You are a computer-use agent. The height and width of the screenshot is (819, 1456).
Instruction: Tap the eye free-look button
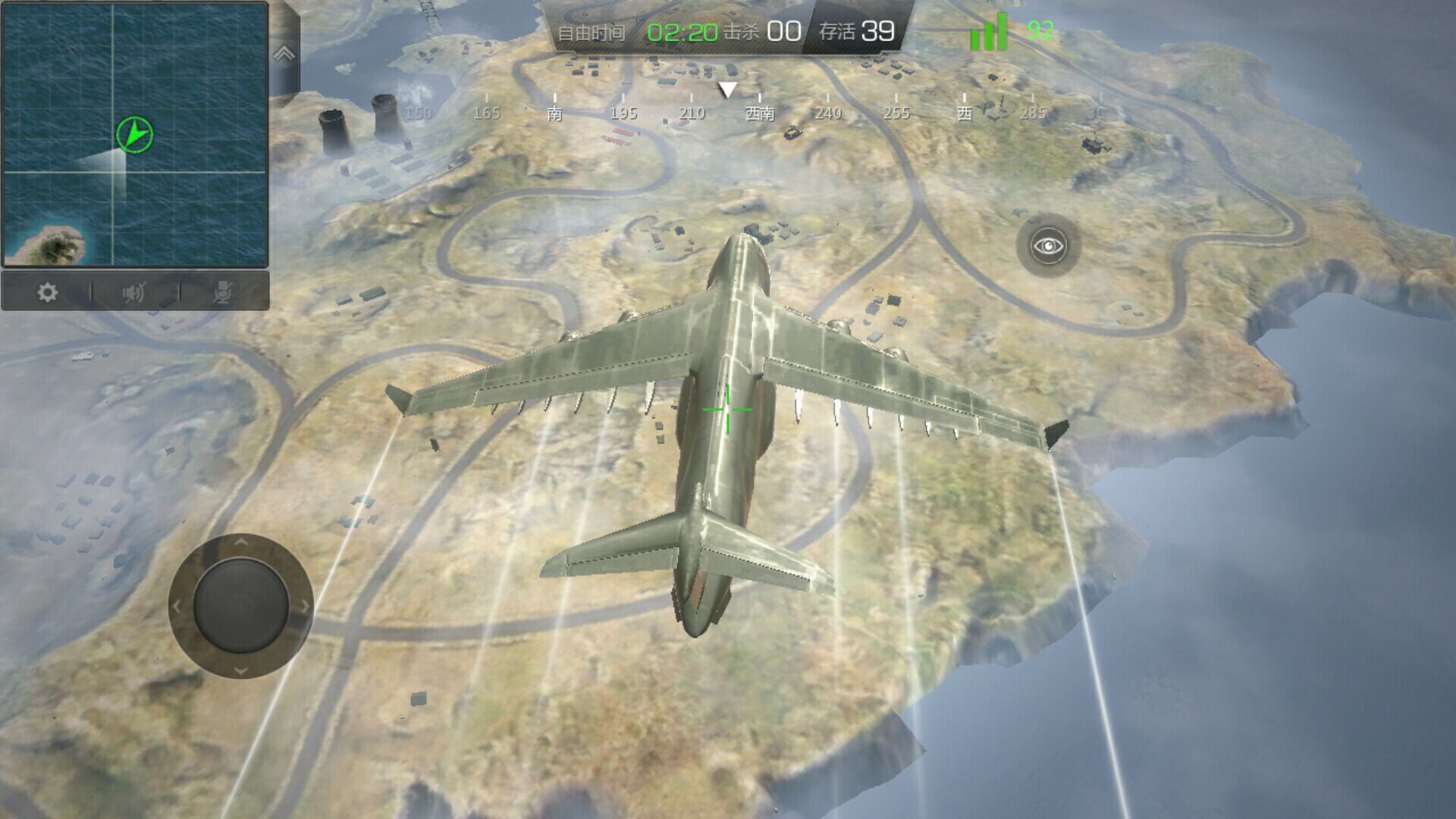[x=1049, y=246]
